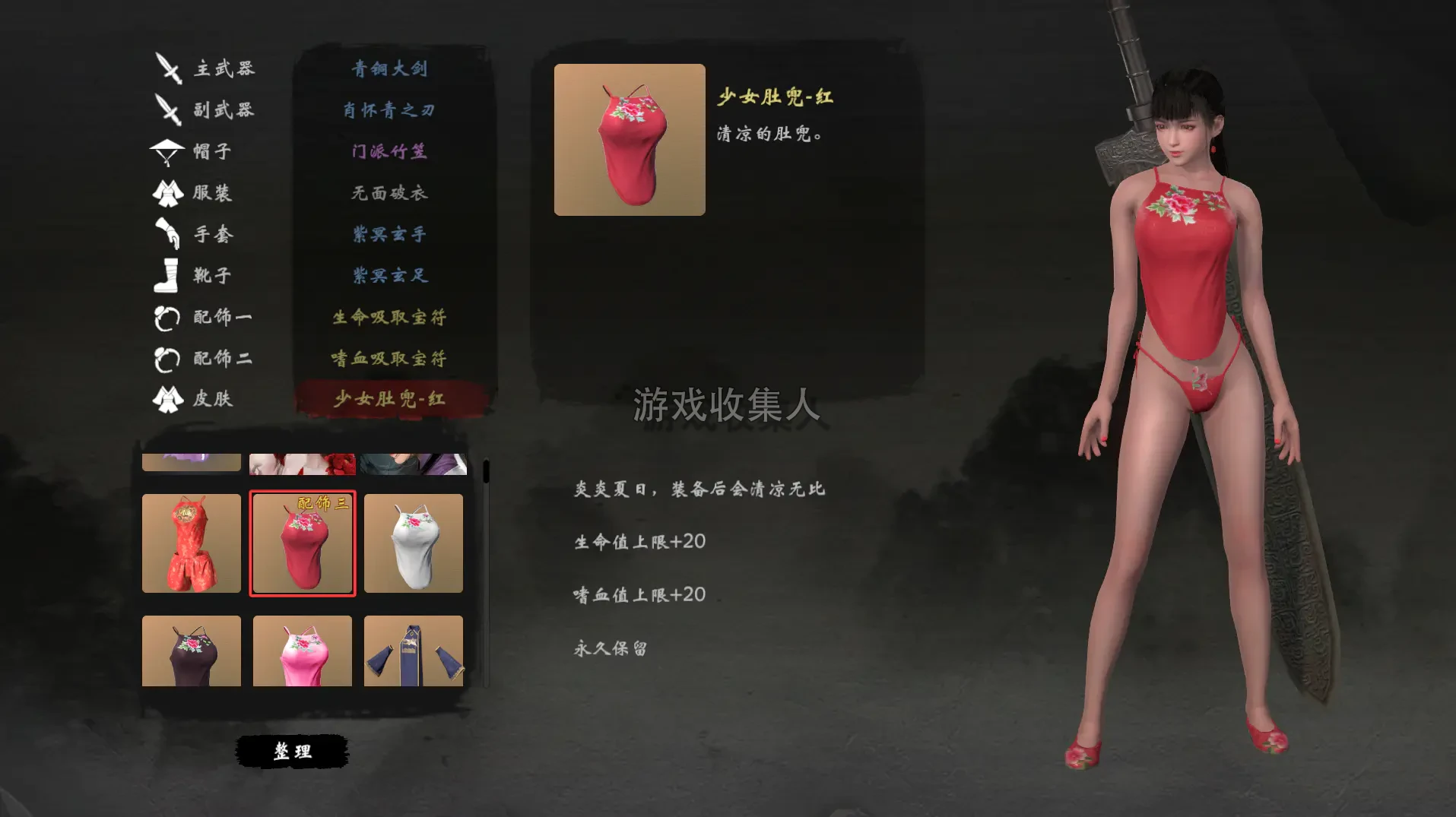Click the 嗜血吸取宝符 accessory entry
This screenshot has width=1456, height=817.
tap(389, 357)
